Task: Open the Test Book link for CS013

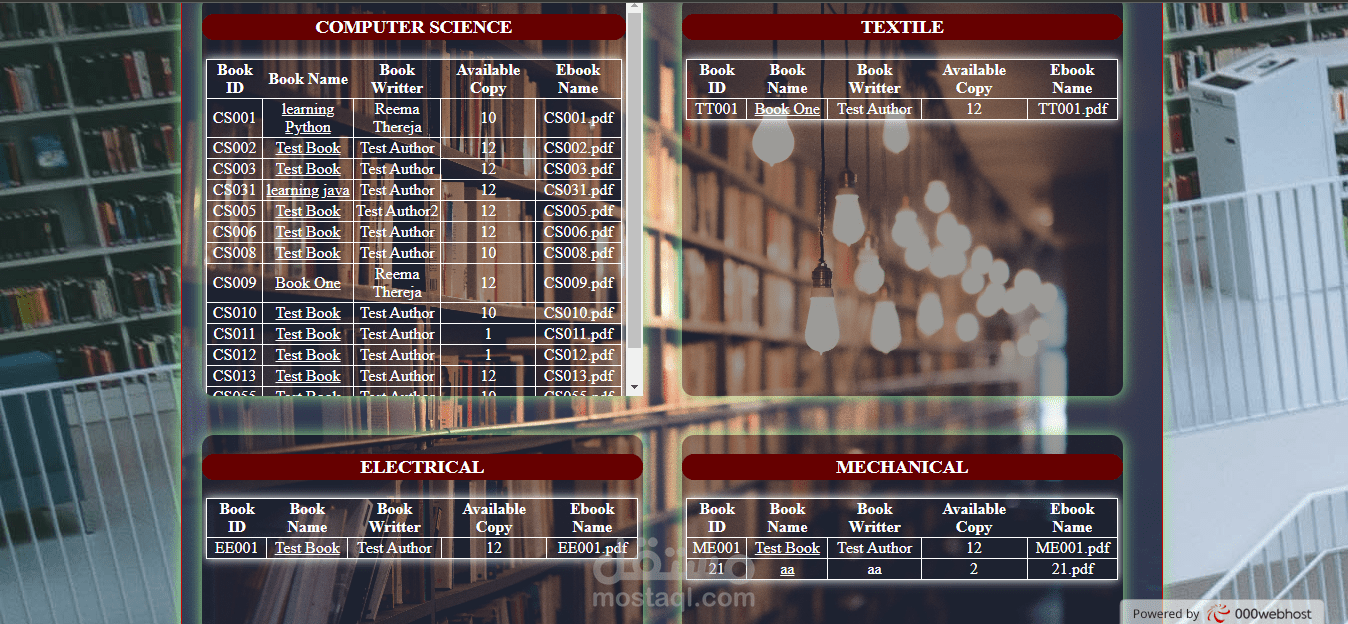Action: [x=308, y=376]
